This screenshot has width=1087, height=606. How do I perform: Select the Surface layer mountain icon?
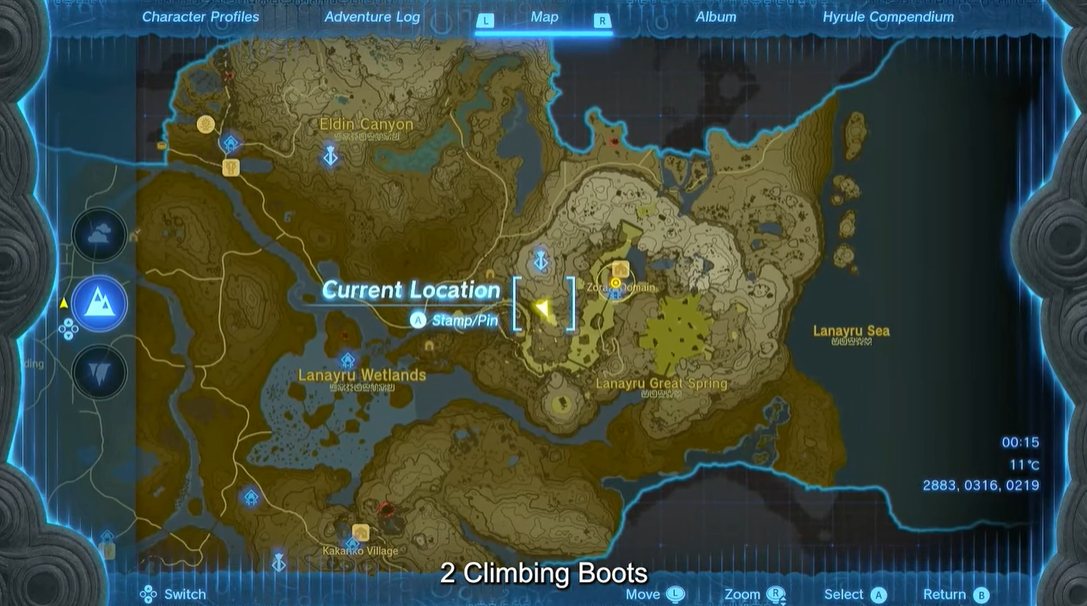(100, 303)
